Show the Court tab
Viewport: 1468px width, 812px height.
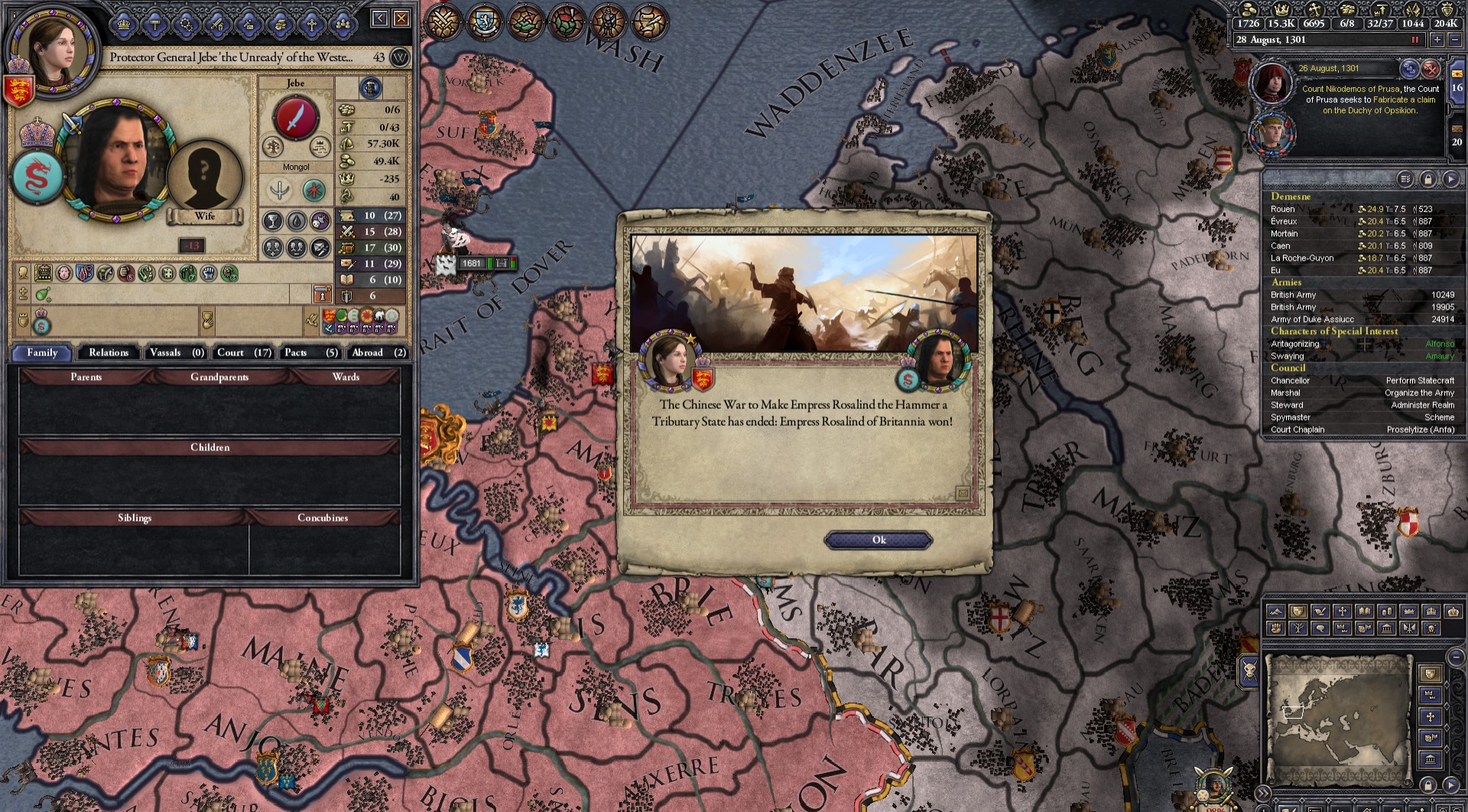(244, 352)
